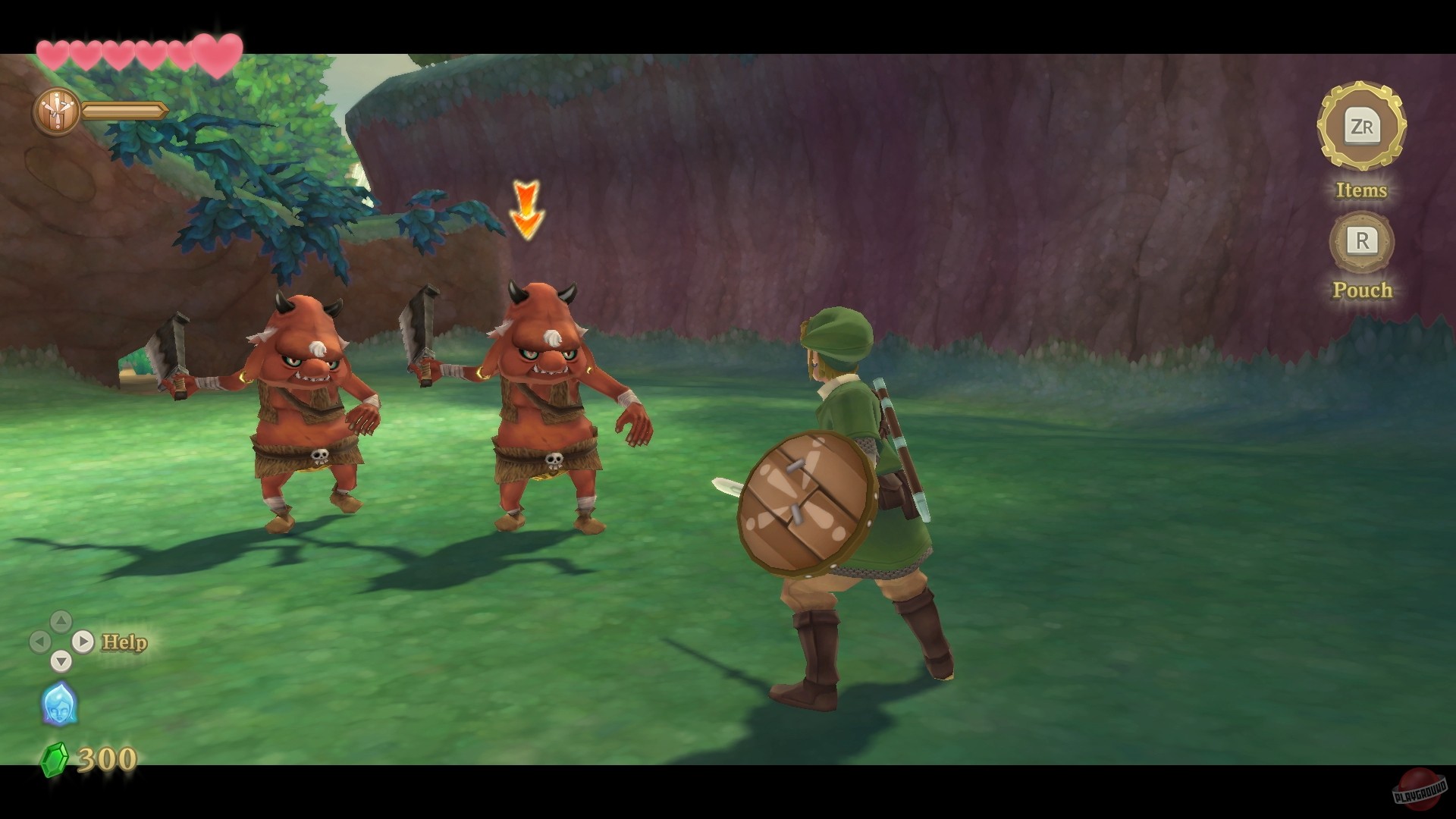Click the ZR controller button glyph
The height and width of the screenshot is (819, 1456).
1363,127
